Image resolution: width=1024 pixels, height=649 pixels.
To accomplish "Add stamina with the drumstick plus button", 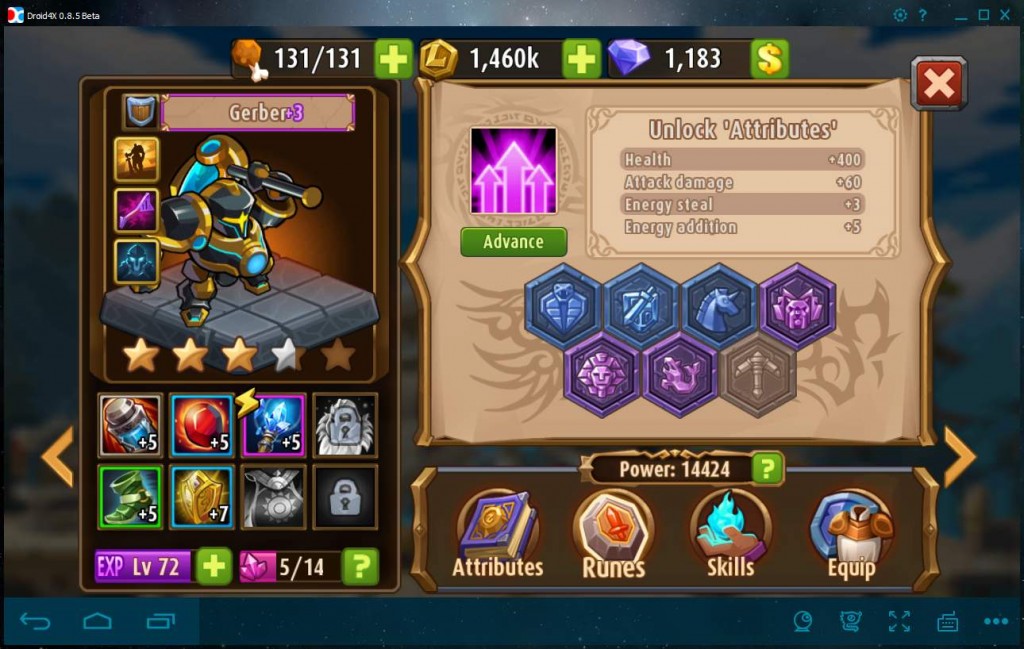I will (x=394, y=59).
